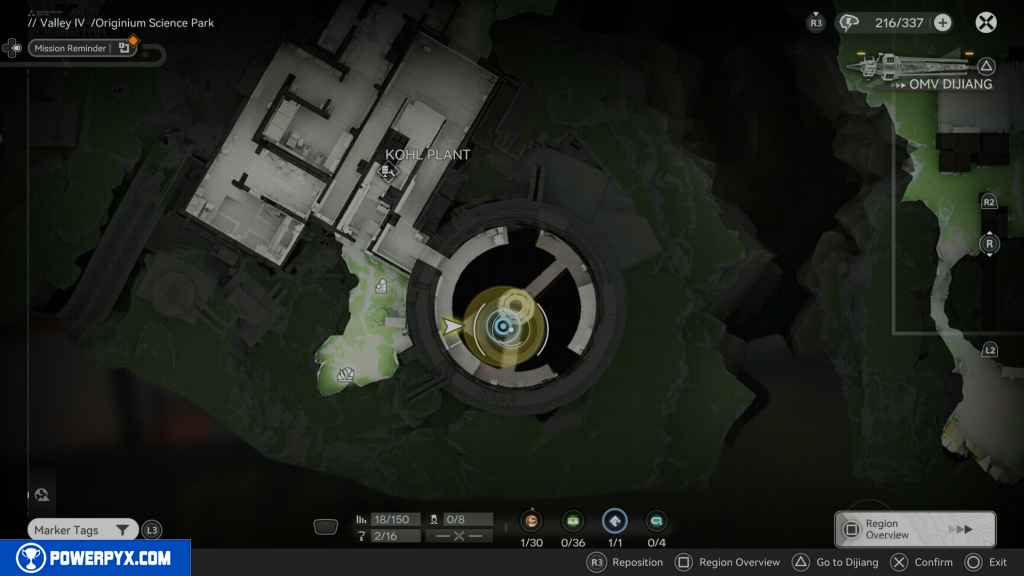Image resolution: width=1024 pixels, height=576 pixels.
Task: Select the orange collectible tracker showing 1/30
Action: coord(531,521)
